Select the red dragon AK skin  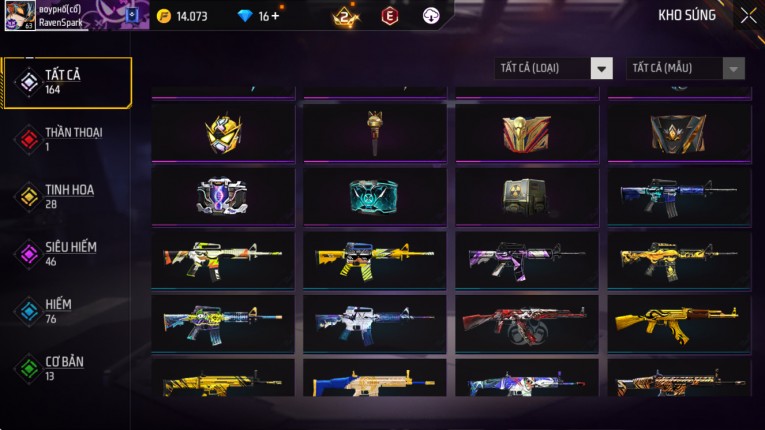pyautogui.click(x=527, y=322)
